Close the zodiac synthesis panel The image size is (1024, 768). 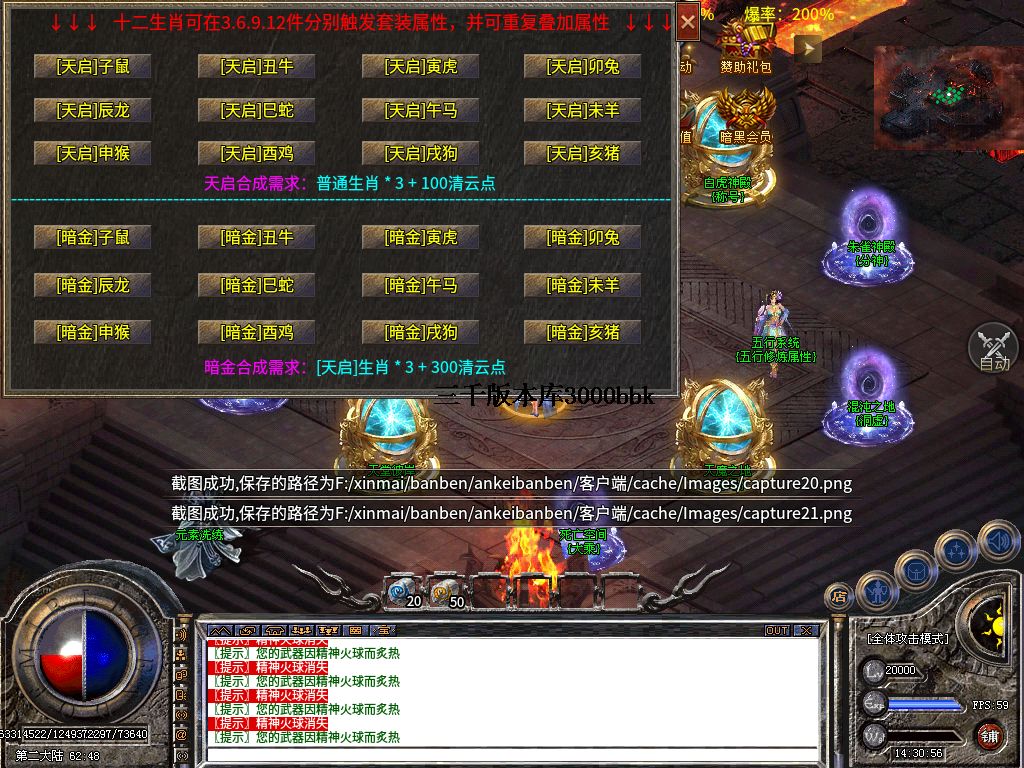pos(688,21)
